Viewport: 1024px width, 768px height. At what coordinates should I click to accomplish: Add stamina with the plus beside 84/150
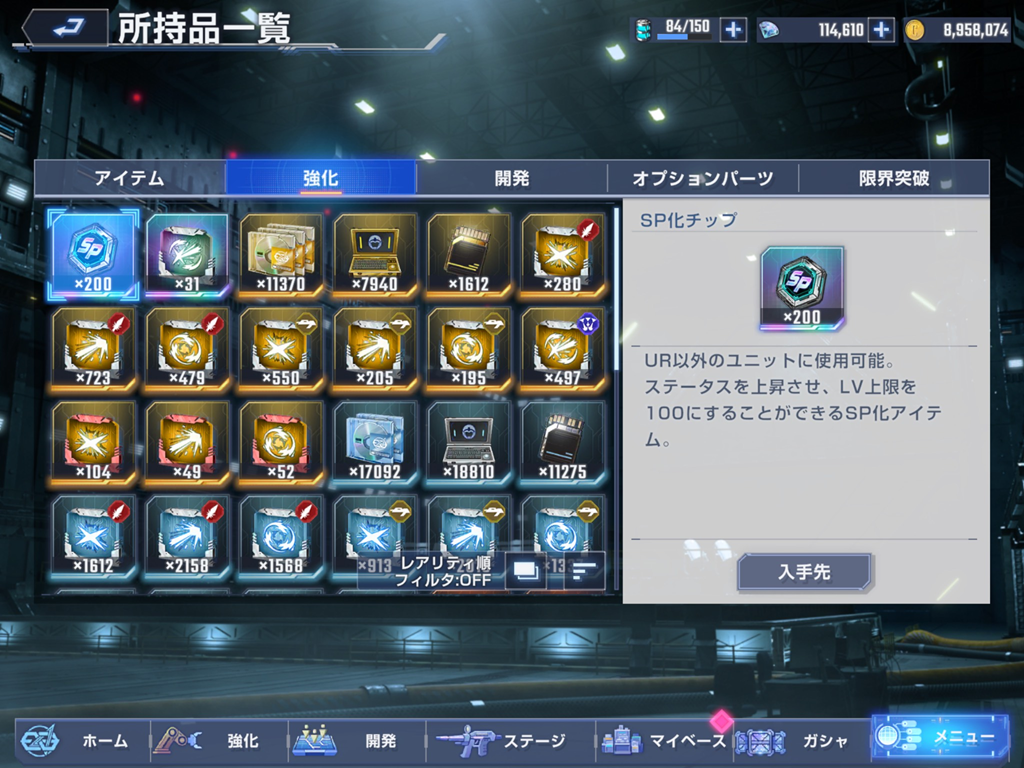pos(733,30)
